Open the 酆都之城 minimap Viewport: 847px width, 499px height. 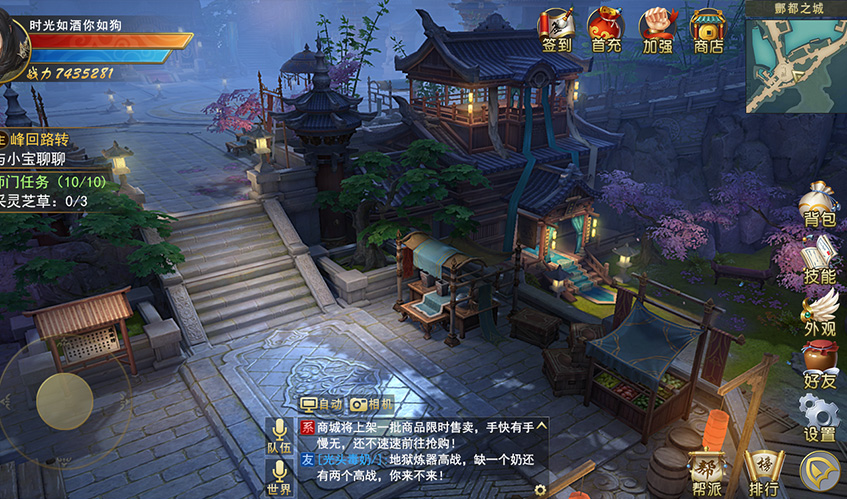pos(795,62)
